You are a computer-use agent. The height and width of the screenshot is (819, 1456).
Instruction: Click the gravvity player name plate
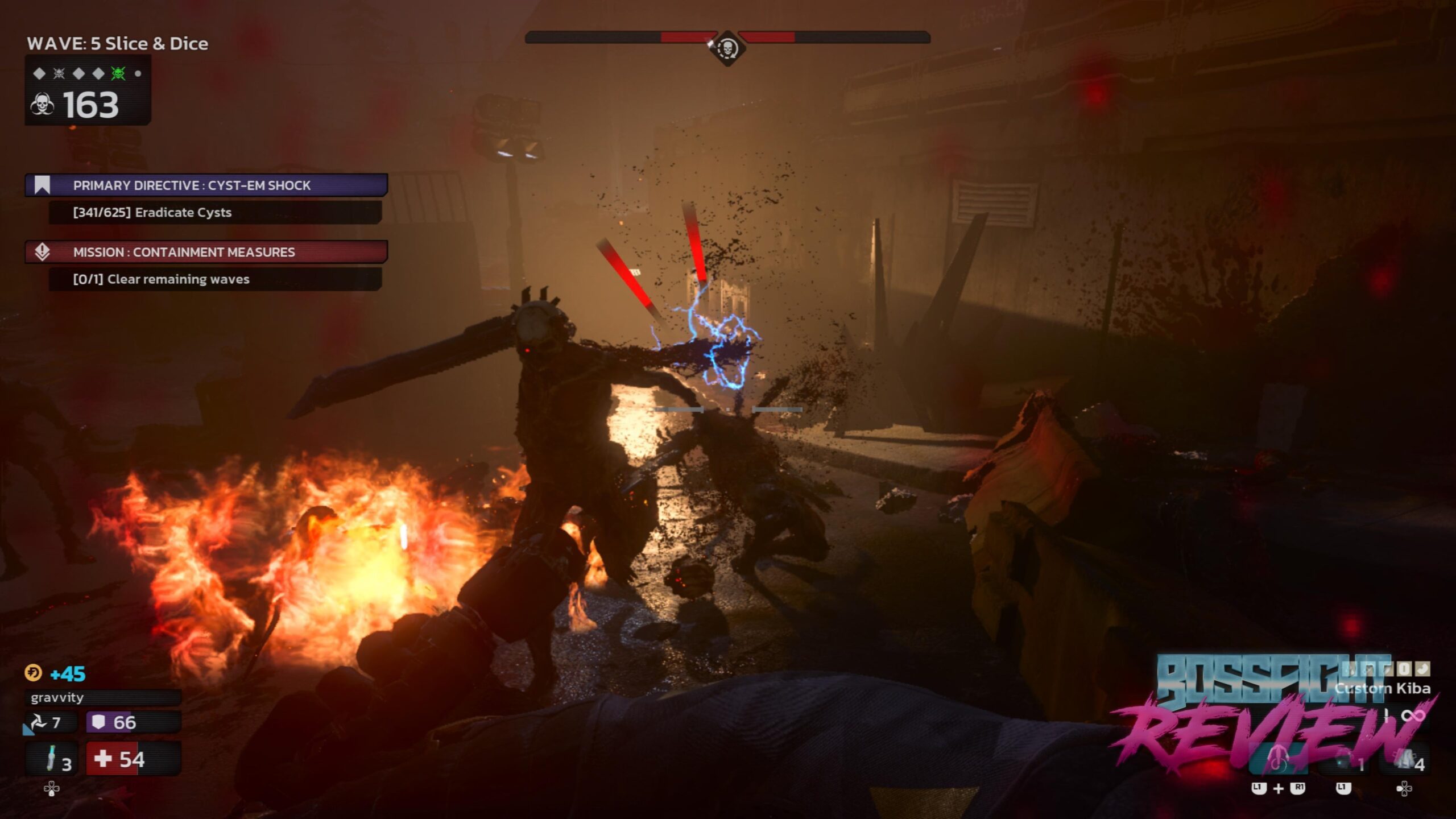click(x=102, y=698)
